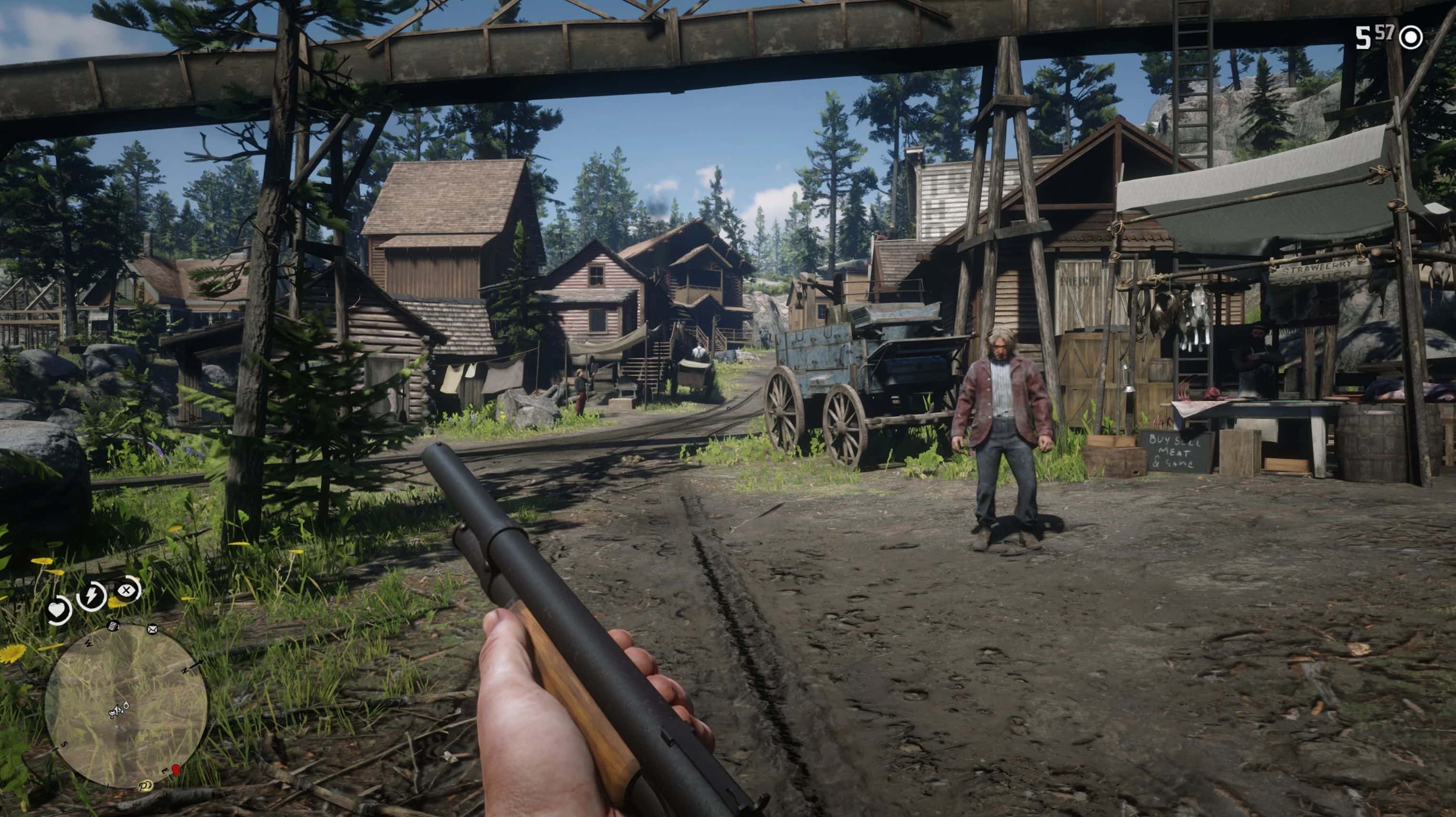
Task: Click the envelope post office marker
Action: tap(152, 629)
